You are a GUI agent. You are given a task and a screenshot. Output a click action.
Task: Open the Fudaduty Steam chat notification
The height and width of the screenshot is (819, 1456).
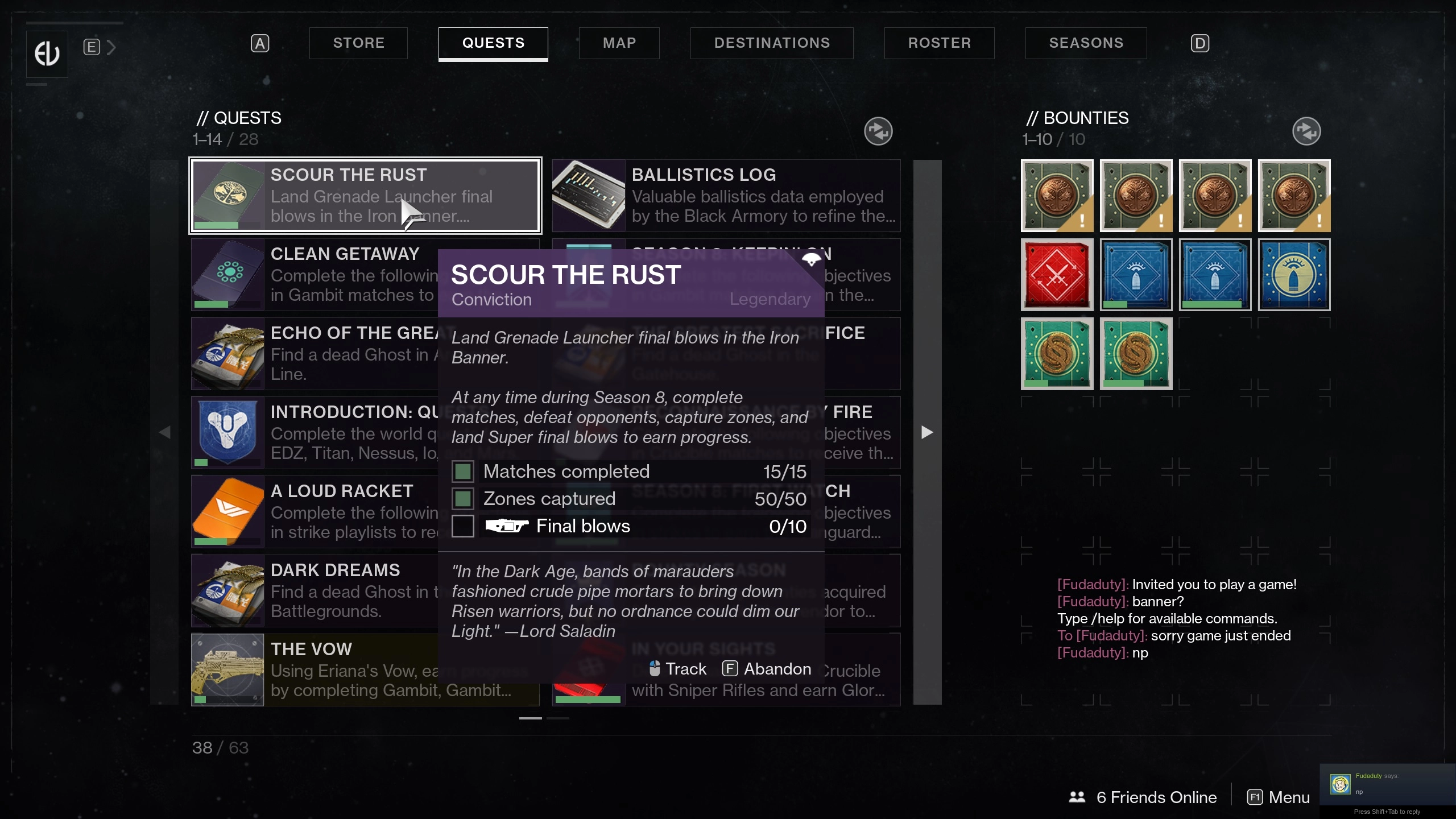(1387, 784)
